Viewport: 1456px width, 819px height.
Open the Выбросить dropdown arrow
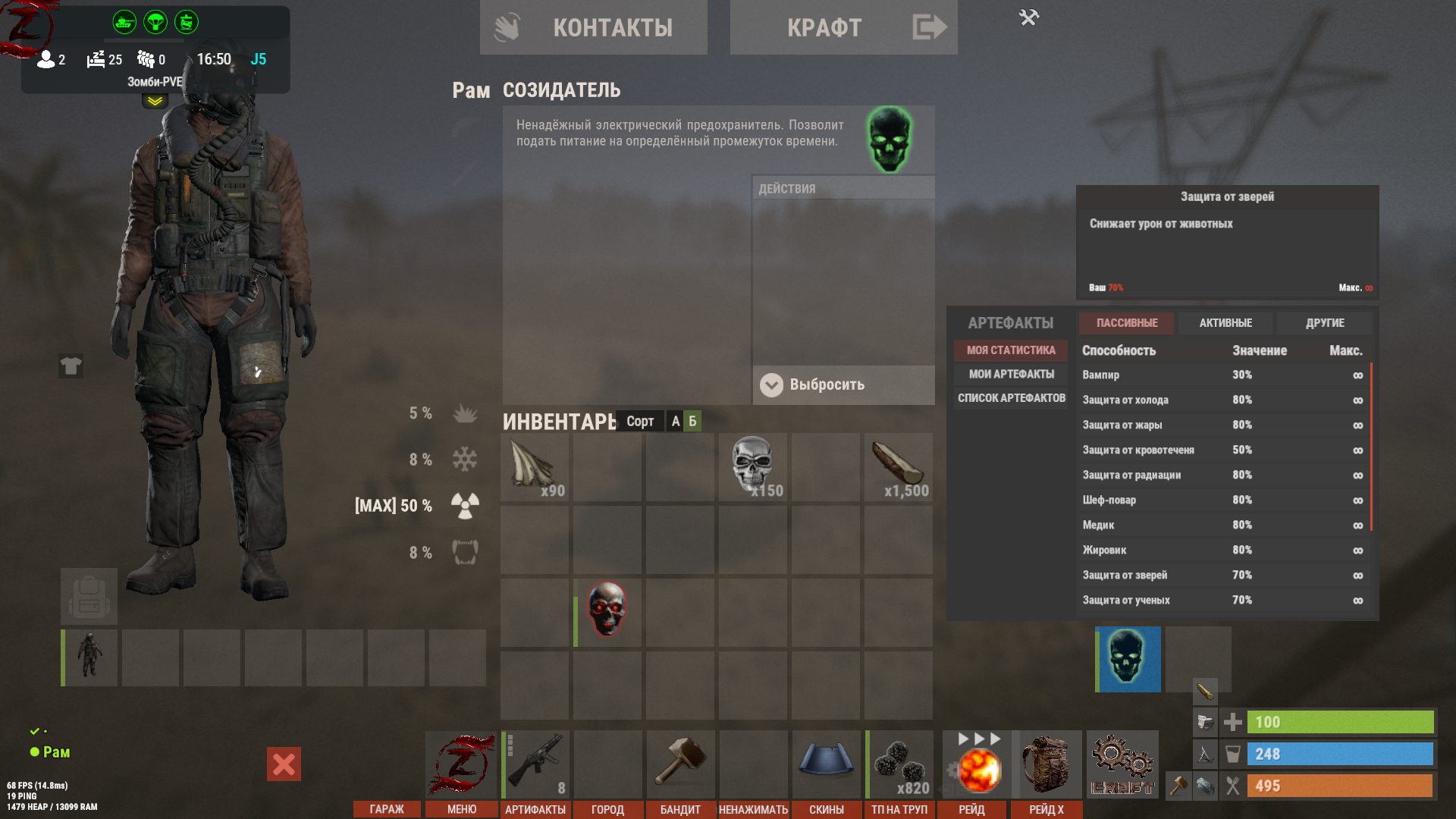coord(772,385)
